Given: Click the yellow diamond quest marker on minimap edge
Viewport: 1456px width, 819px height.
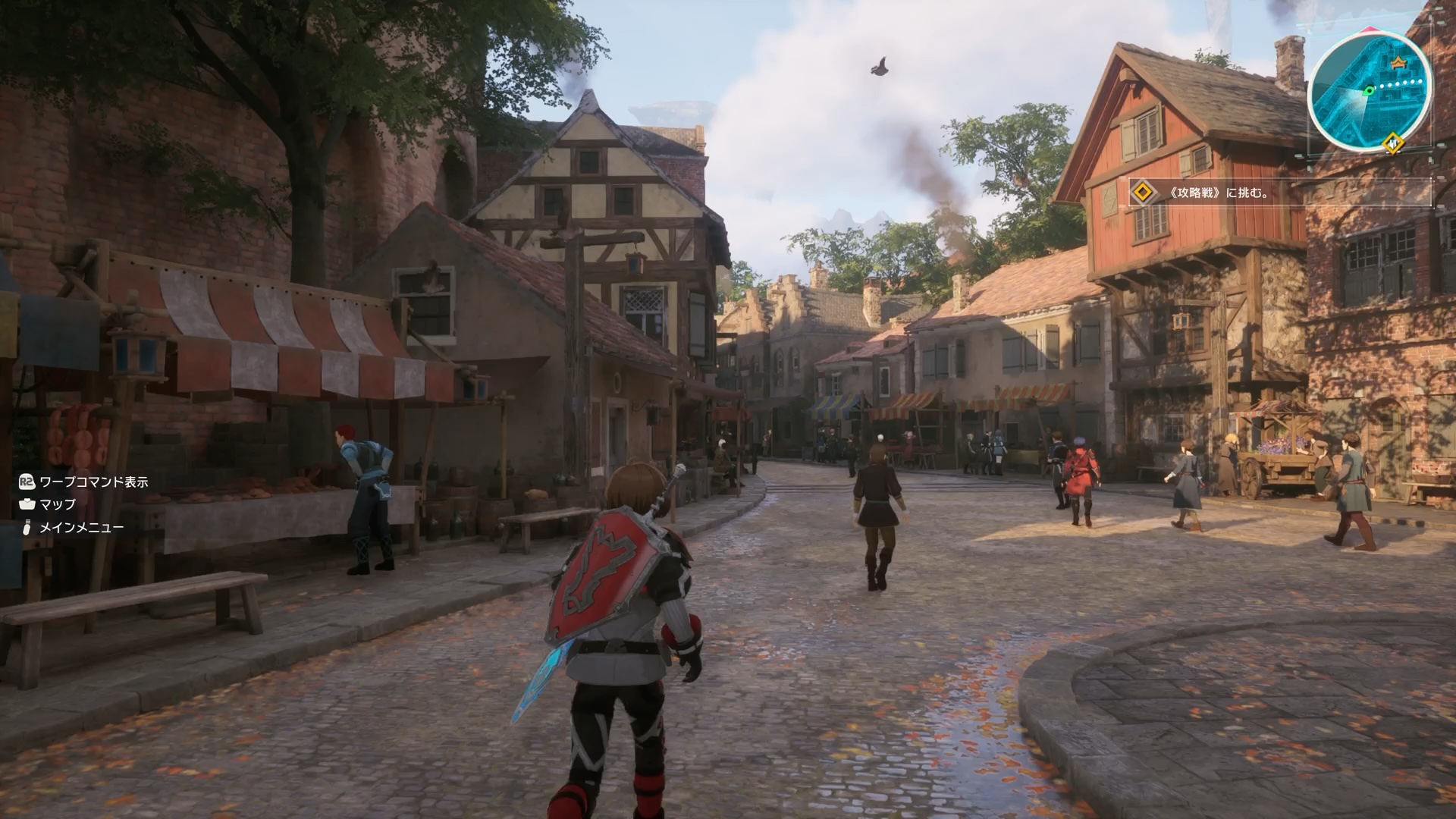Looking at the screenshot, I should (1392, 141).
